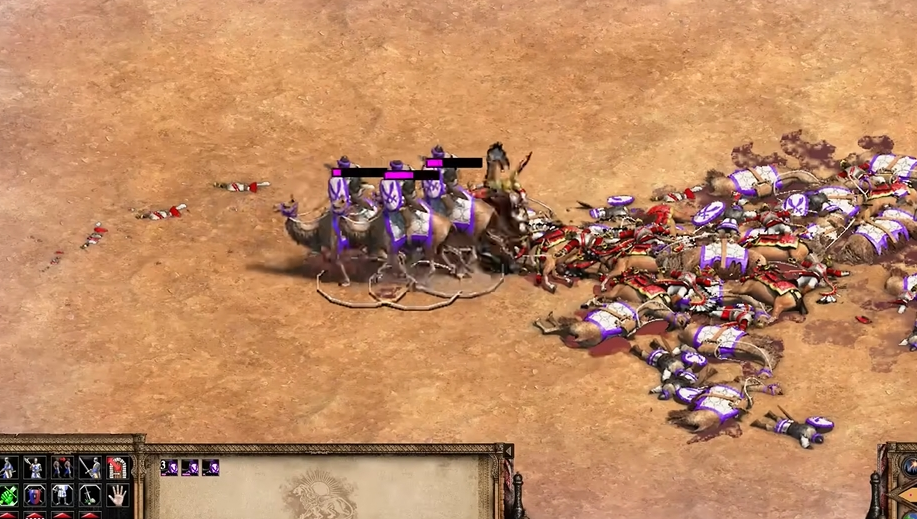Activate the two-soldiers stance icon

(63, 468)
